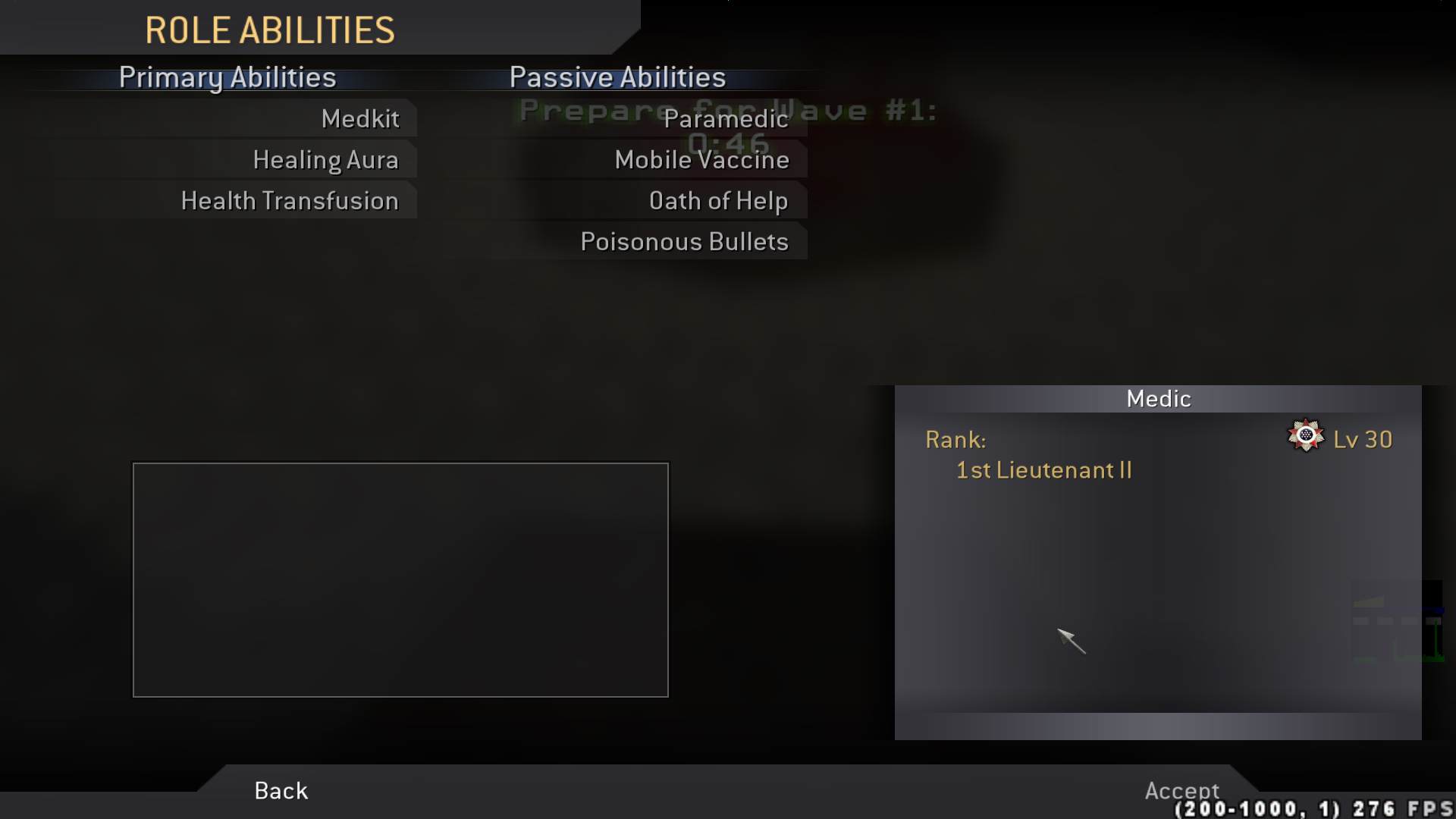Select the Medkit primary ability

point(361,118)
